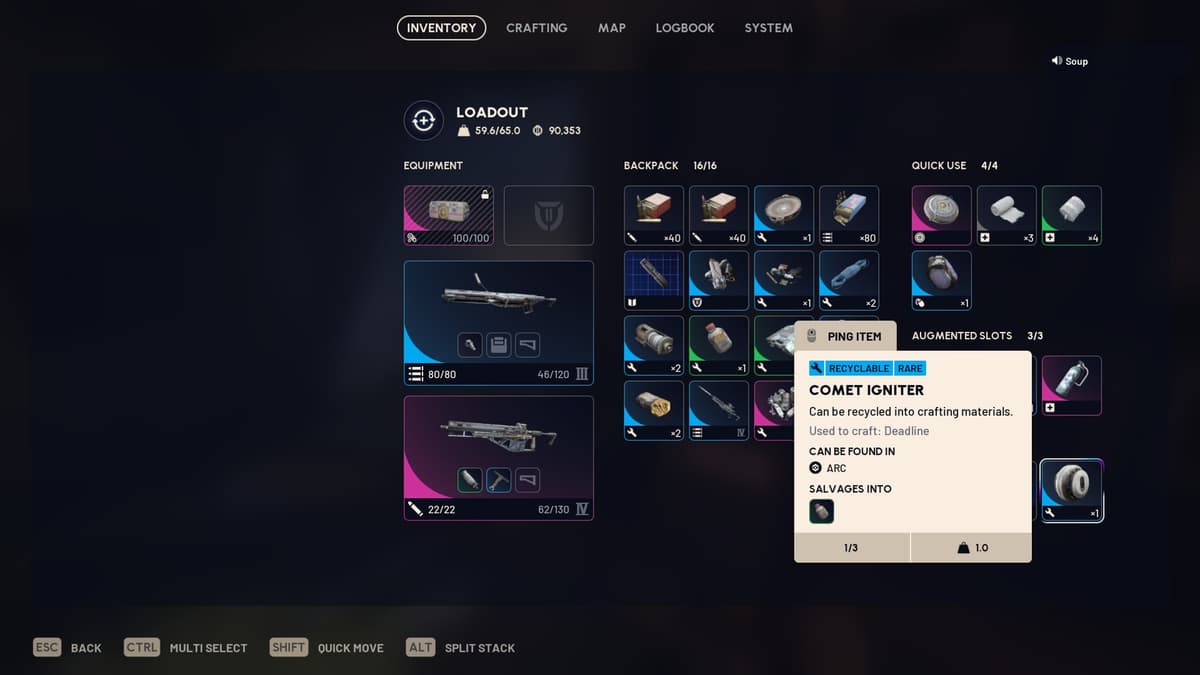The height and width of the screenshot is (675, 1200).
Task: Select the bandage roll stack of 3
Action: (1006, 215)
